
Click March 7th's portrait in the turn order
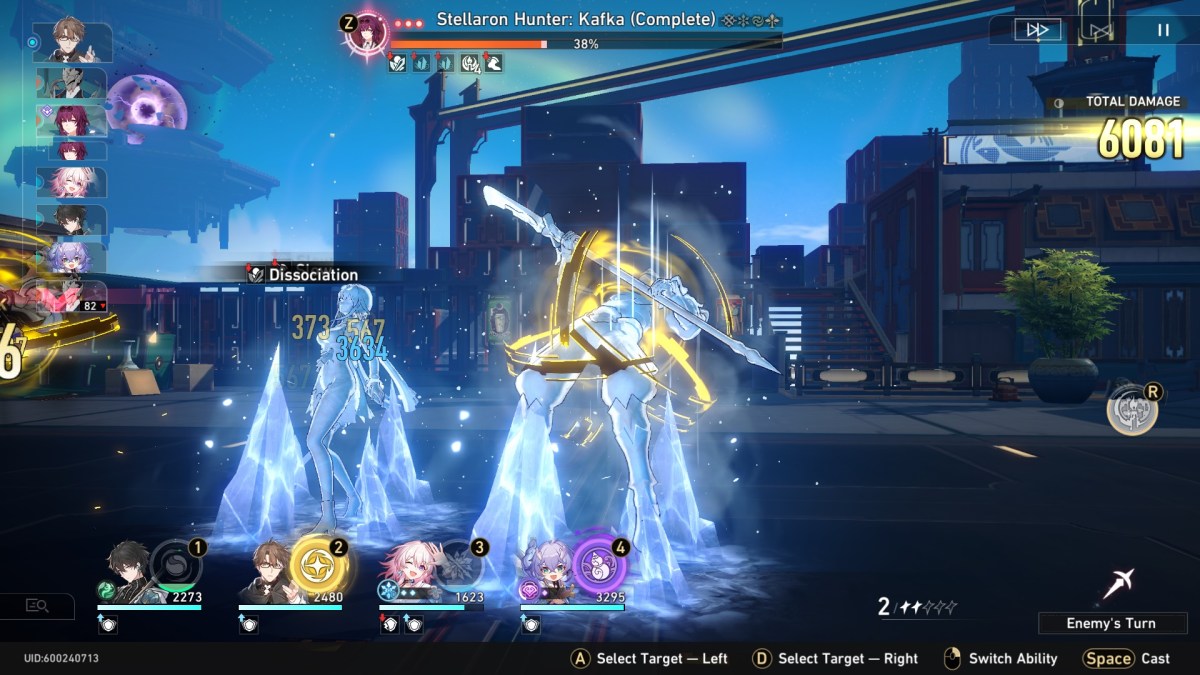pyautogui.click(x=72, y=182)
